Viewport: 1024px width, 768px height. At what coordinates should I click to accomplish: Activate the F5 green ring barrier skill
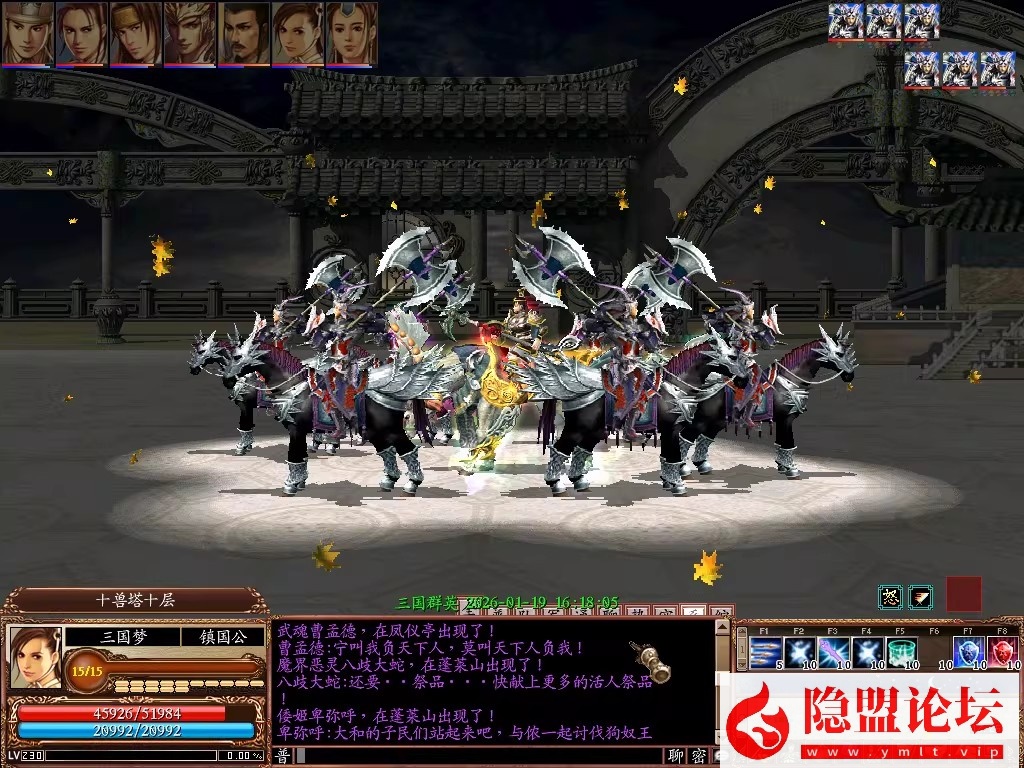coord(901,653)
